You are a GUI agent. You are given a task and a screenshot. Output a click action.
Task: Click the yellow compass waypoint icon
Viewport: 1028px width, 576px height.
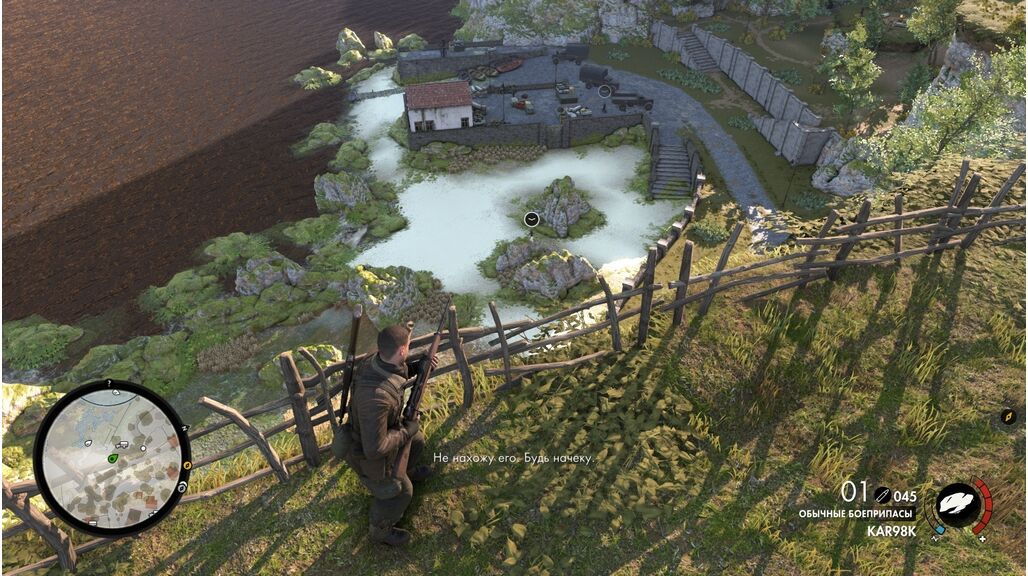point(1008,417)
